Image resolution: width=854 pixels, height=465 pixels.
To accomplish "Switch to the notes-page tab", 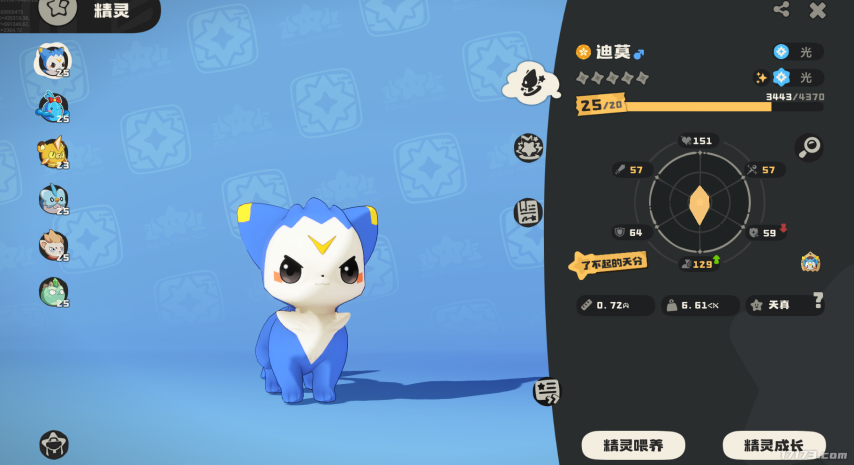I will point(528,212).
